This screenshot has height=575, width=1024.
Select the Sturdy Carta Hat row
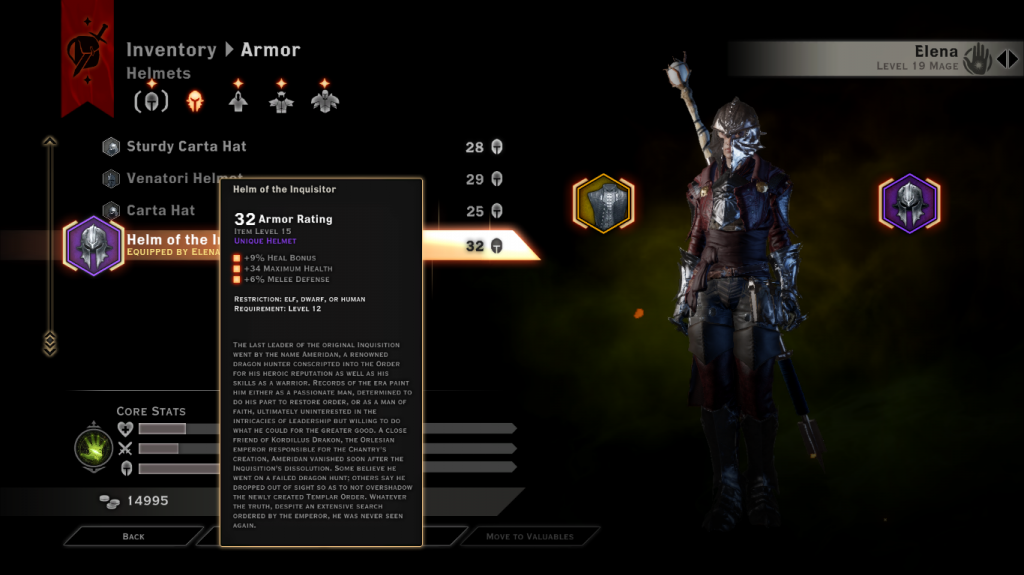186,147
